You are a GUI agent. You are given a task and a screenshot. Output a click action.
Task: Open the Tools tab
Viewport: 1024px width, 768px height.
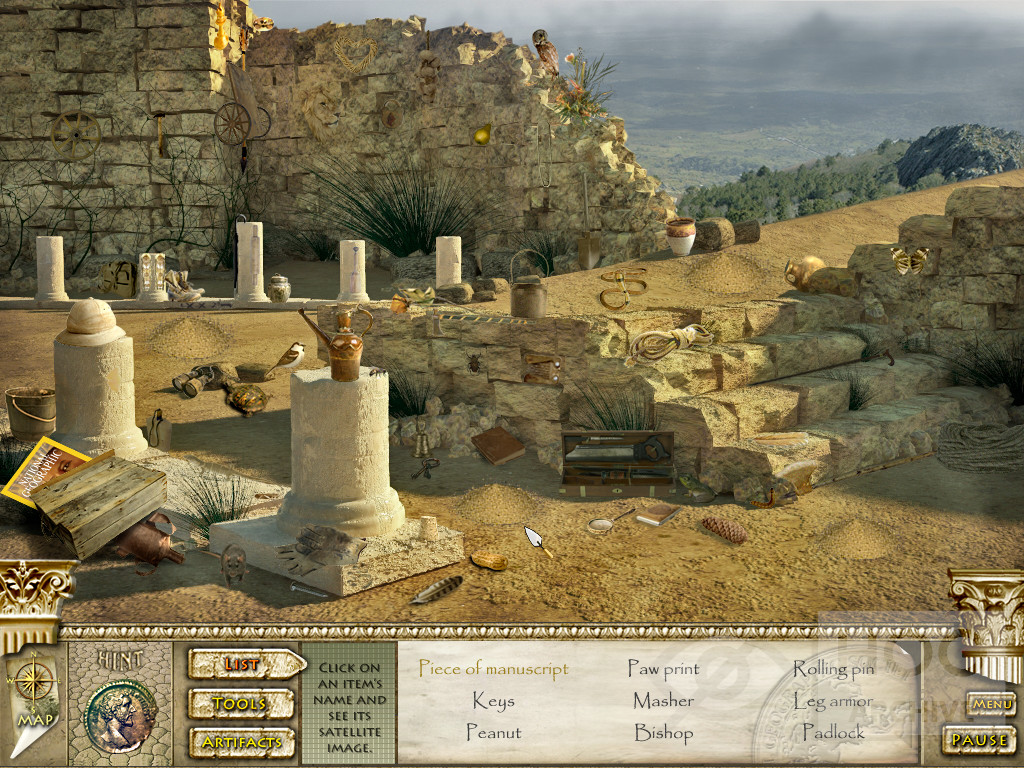tap(240, 704)
